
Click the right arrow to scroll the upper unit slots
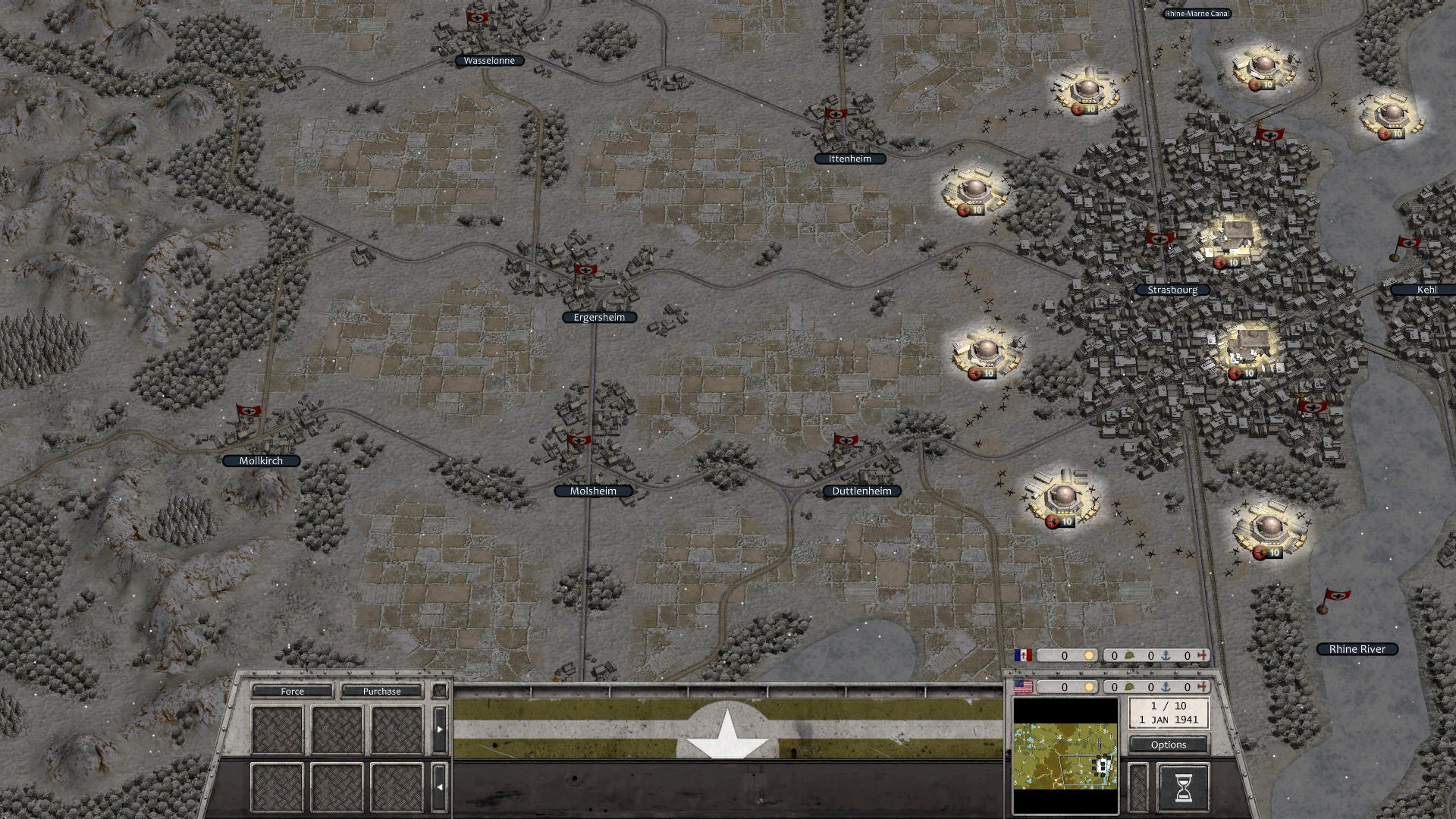[x=439, y=729]
